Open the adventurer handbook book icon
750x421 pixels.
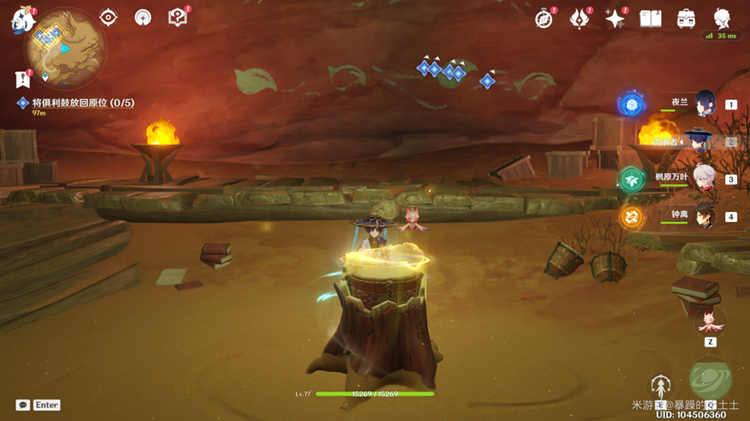(x=651, y=18)
